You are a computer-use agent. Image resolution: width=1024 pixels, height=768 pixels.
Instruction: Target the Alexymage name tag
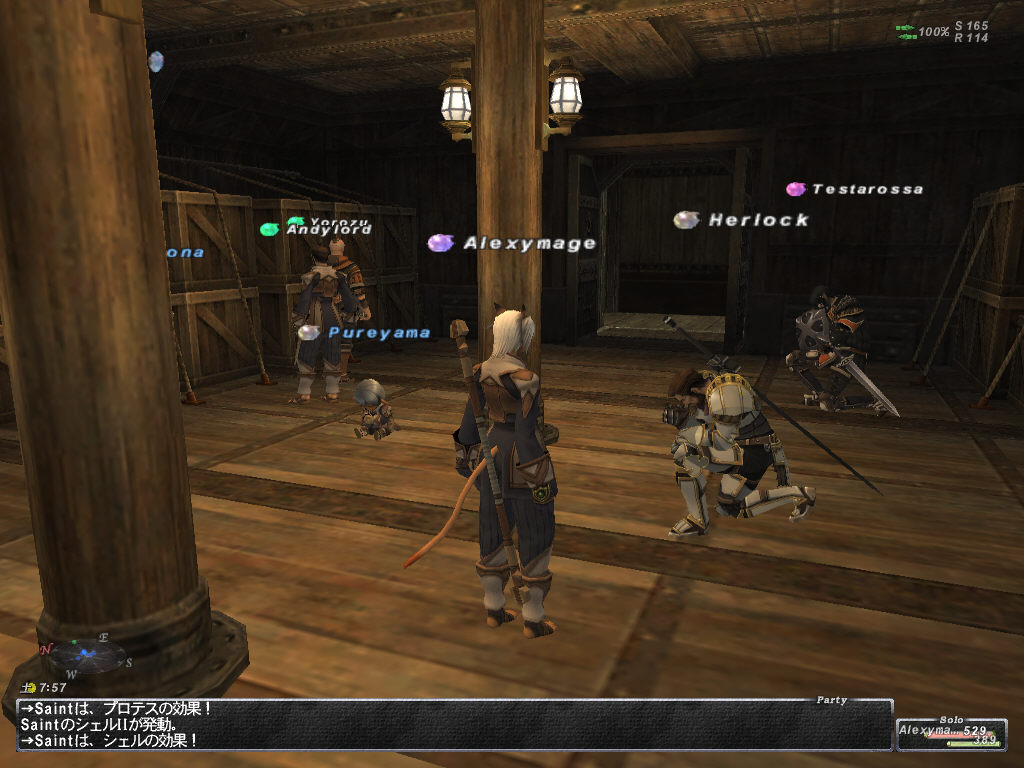pyautogui.click(x=529, y=243)
